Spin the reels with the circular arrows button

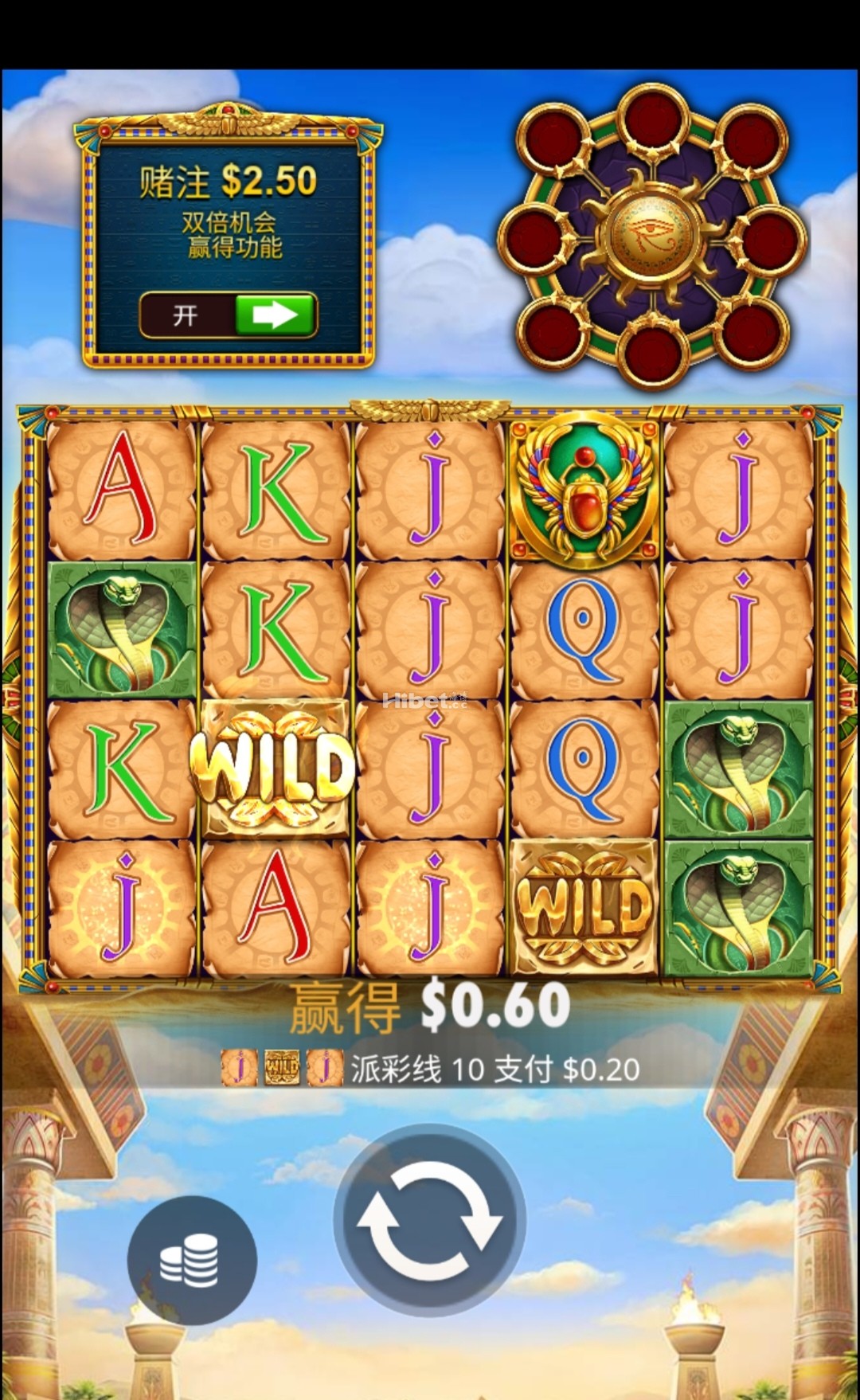tap(430, 1218)
